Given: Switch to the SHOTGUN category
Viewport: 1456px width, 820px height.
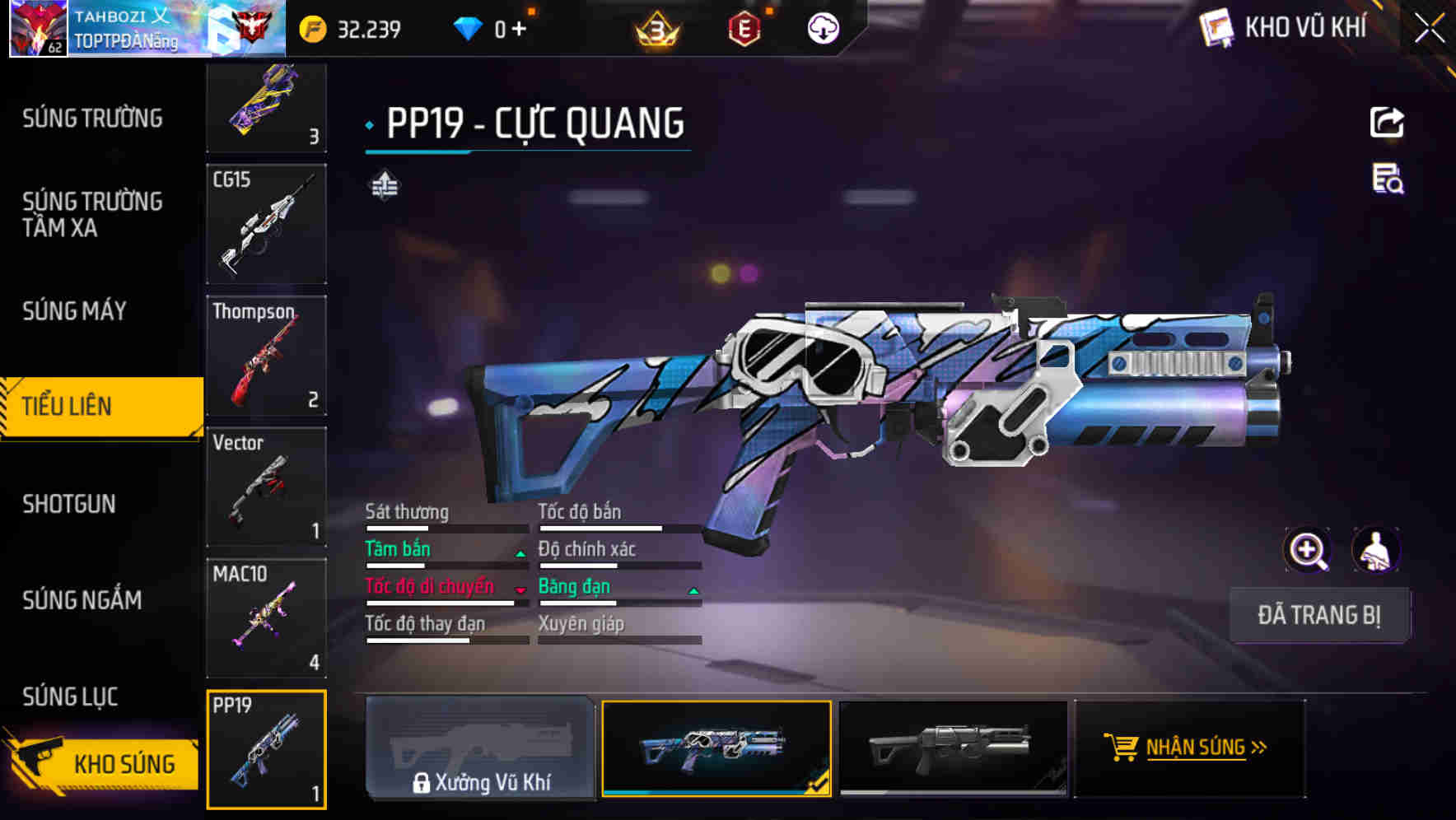Looking at the screenshot, I should 69,503.
